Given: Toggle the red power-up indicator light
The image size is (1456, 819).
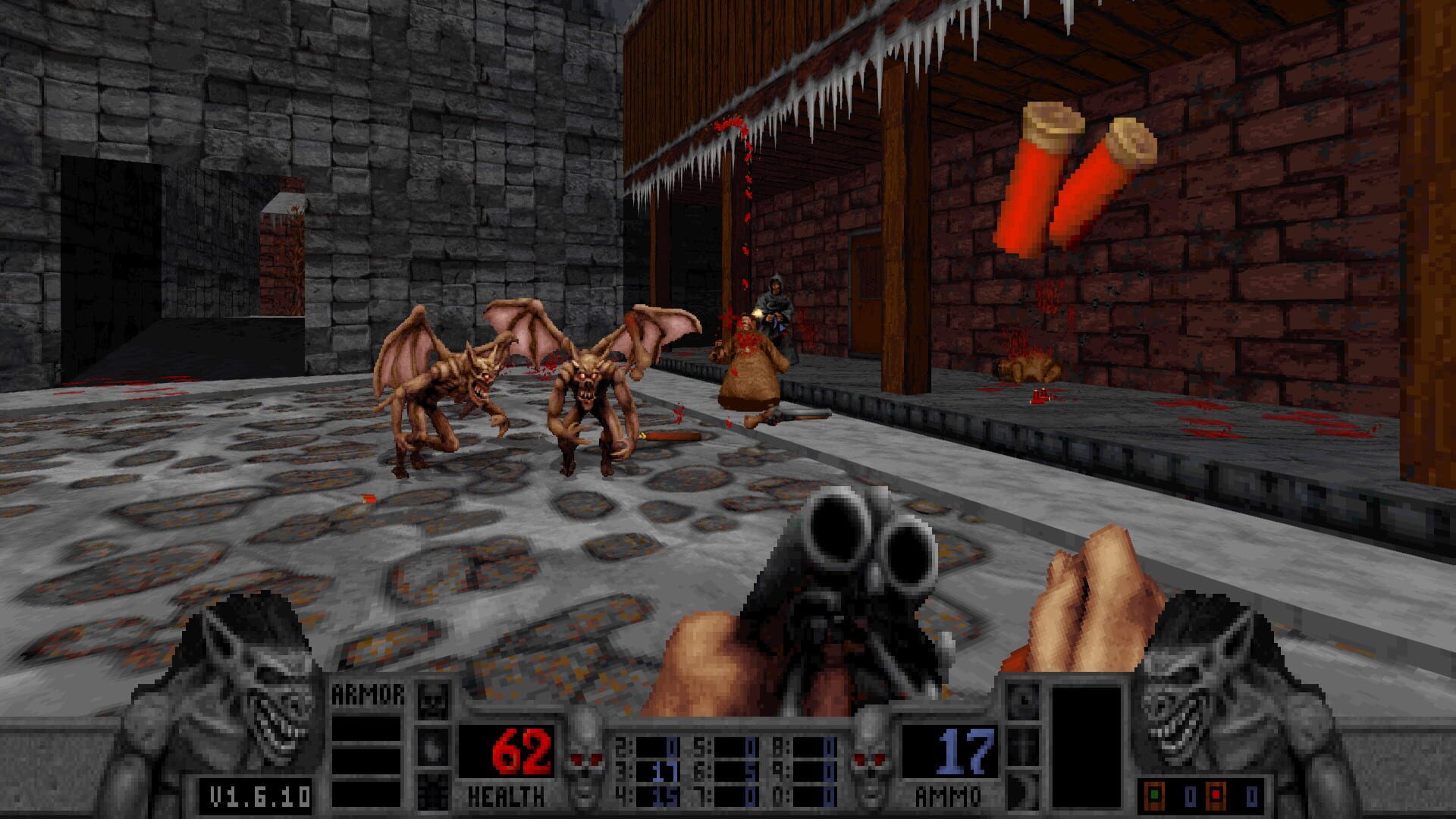Looking at the screenshot, I should point(1216,795).
